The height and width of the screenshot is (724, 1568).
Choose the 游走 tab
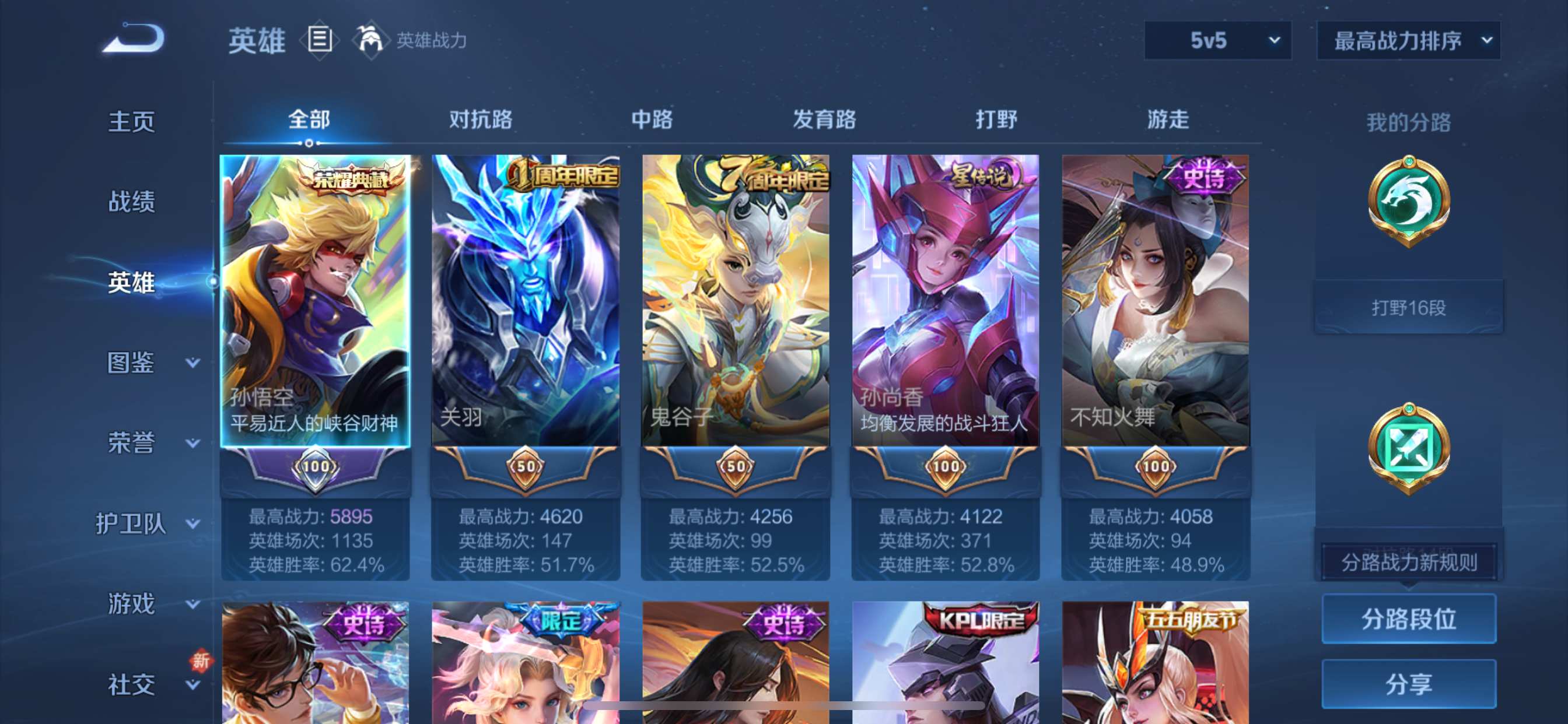pyautogui.click(x=1167, y=120)
